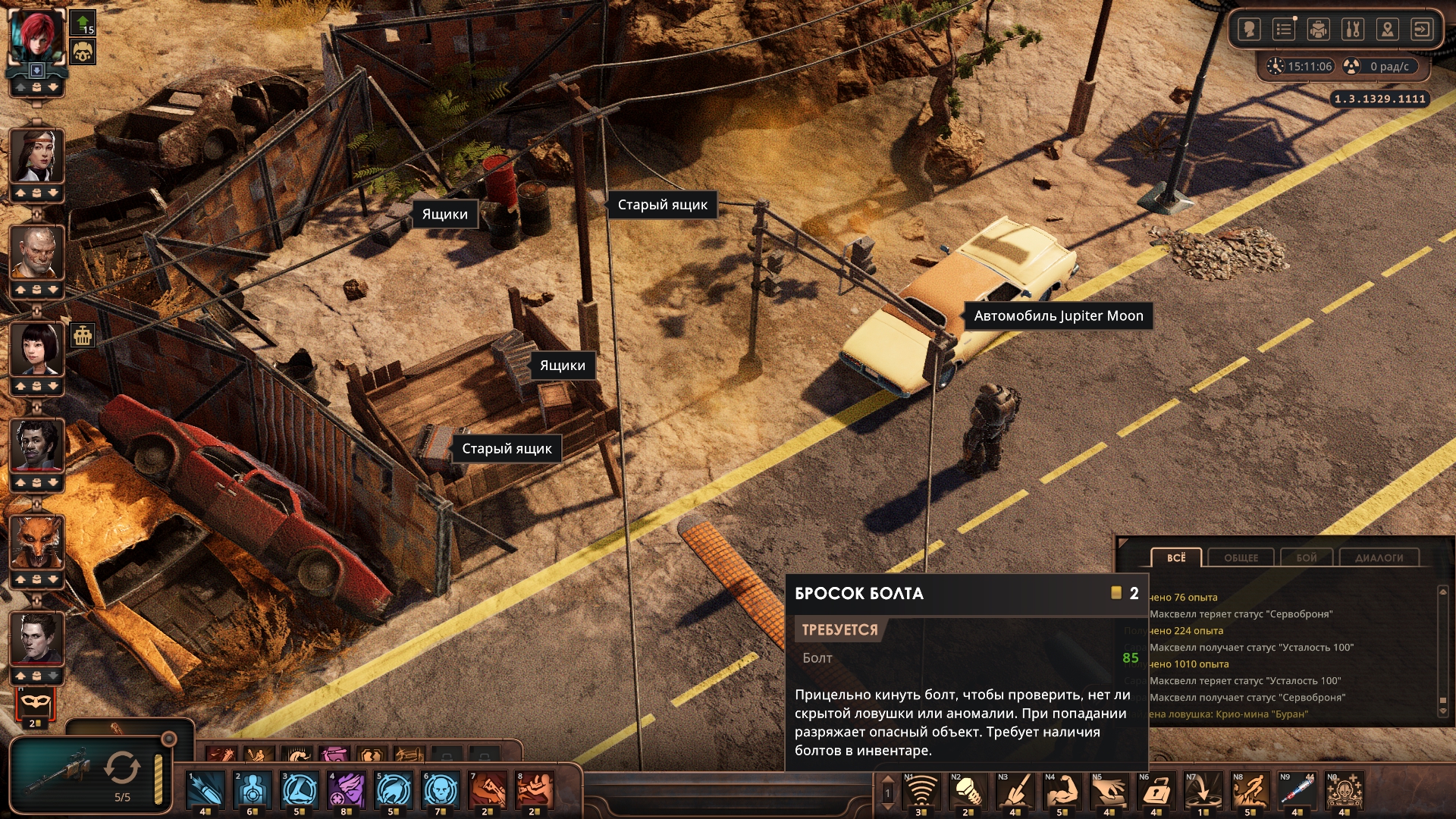1456x819 pixels.
Task: Select the fox-masked companion portrait
Action: coord(36,543)
